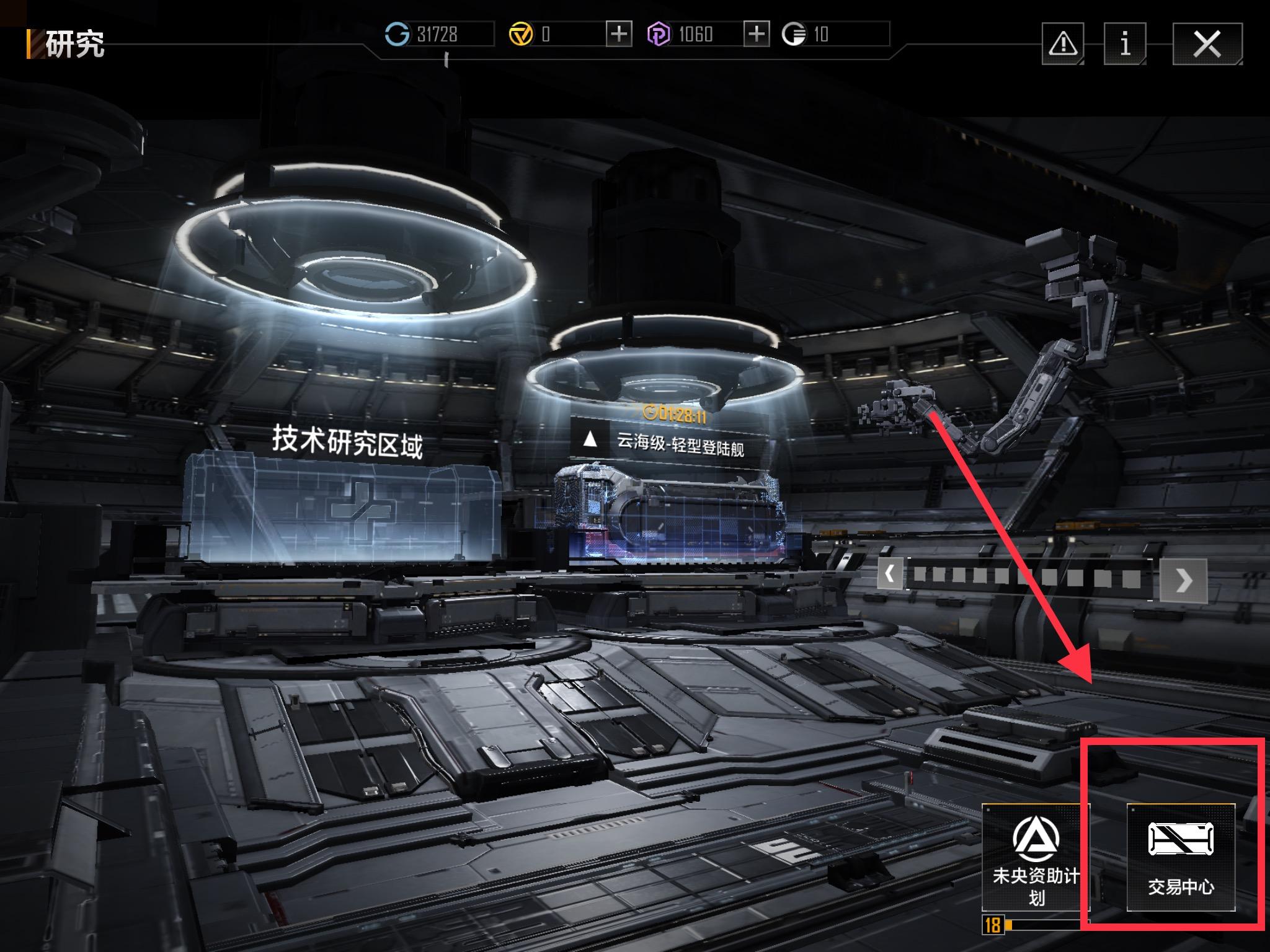Open the 未央资助计划 funding plan
The width and height of the screenshot is (1270, 952).
pos(1036,858)
